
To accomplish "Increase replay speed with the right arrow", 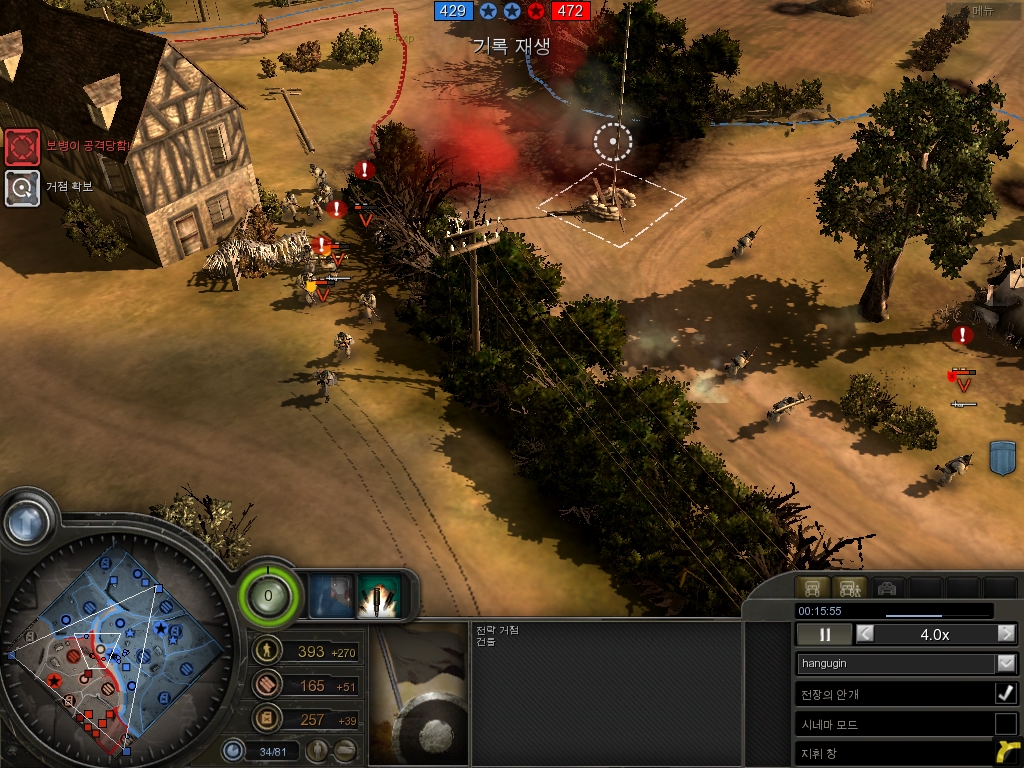I will (1006, 634).
